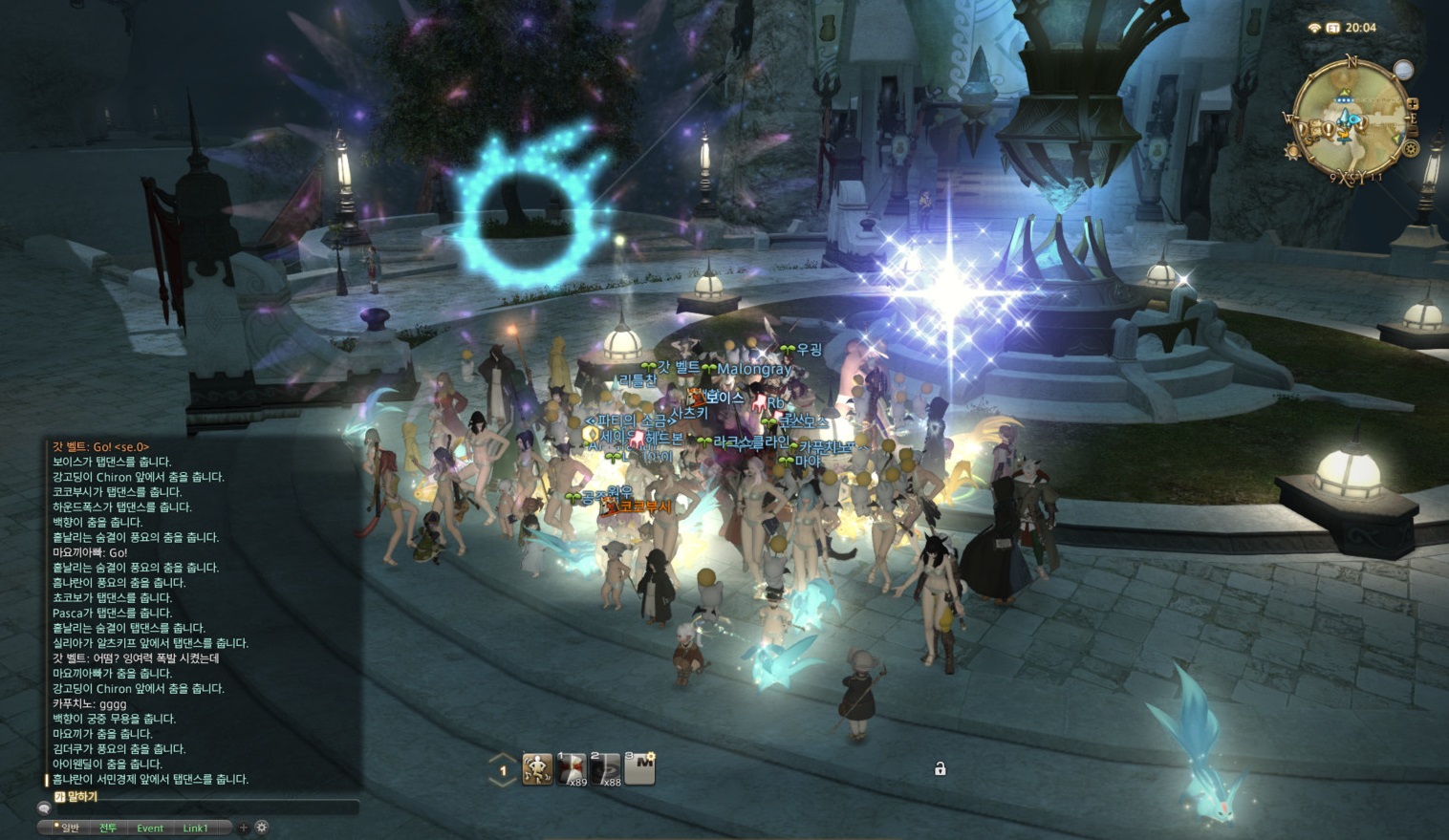Zoom out the minimap with minus
Screen dimensions: 1449x840
coord(1414,129)
